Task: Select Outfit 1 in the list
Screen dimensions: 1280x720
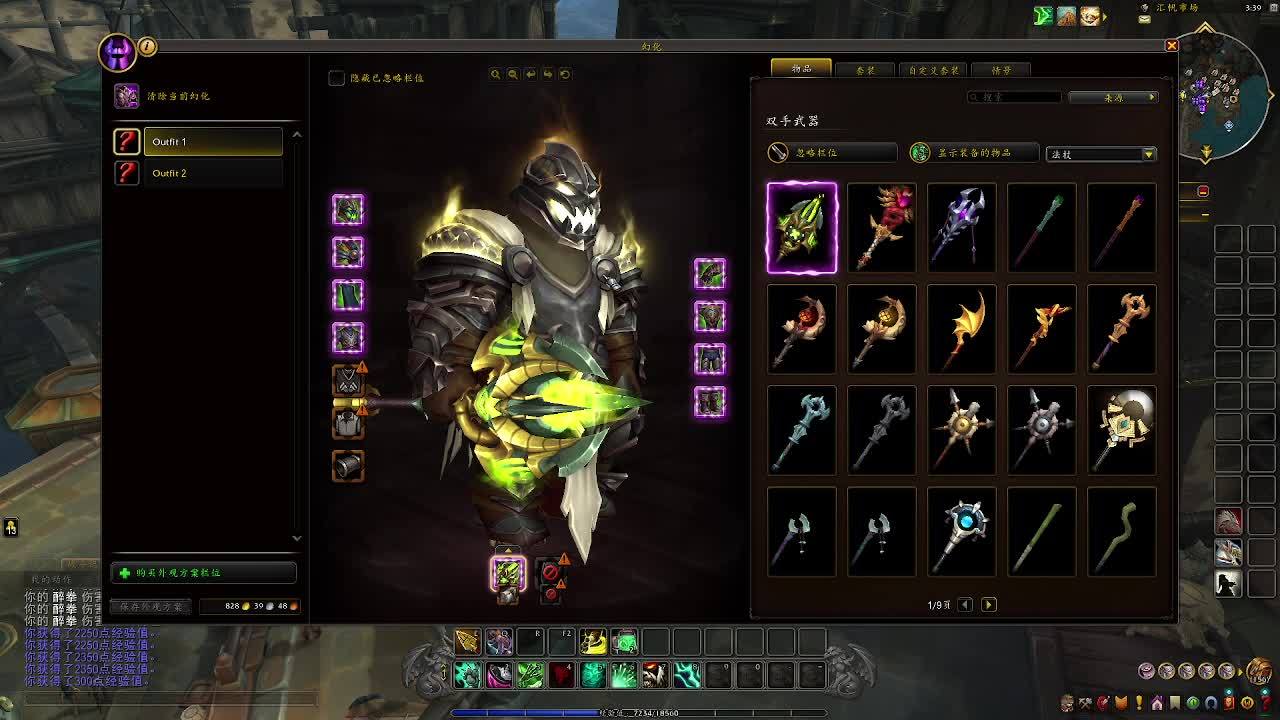Action: tap(212, 142)
